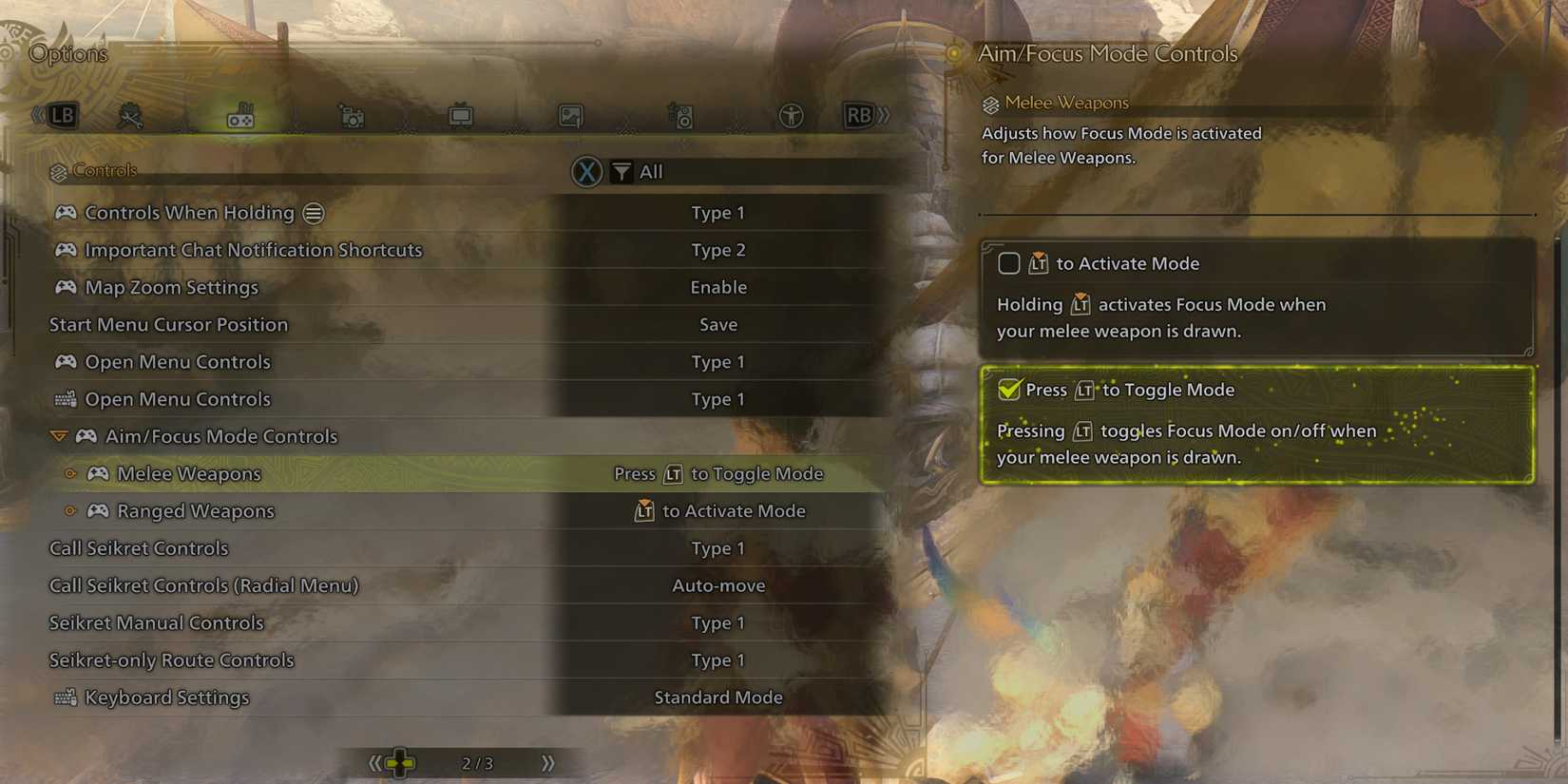
Task: Open the Graphics settings image icon
Action: [568, 114]
